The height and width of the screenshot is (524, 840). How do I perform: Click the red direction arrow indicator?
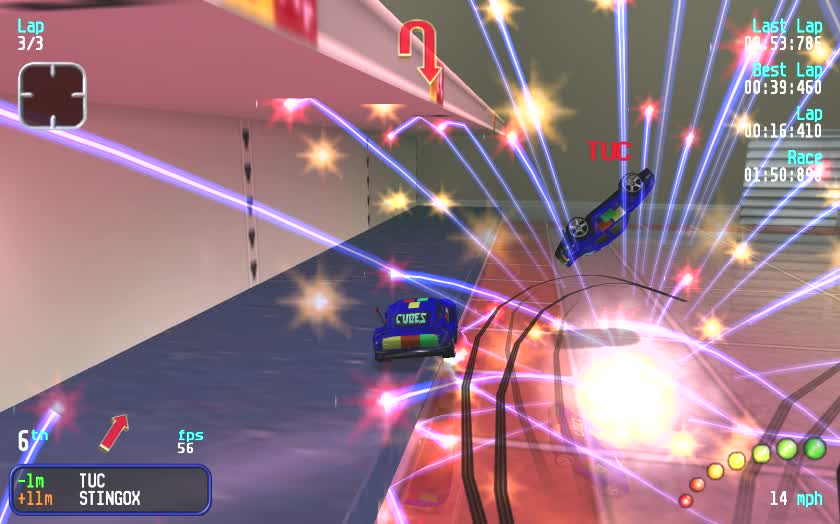coord(114,431)
